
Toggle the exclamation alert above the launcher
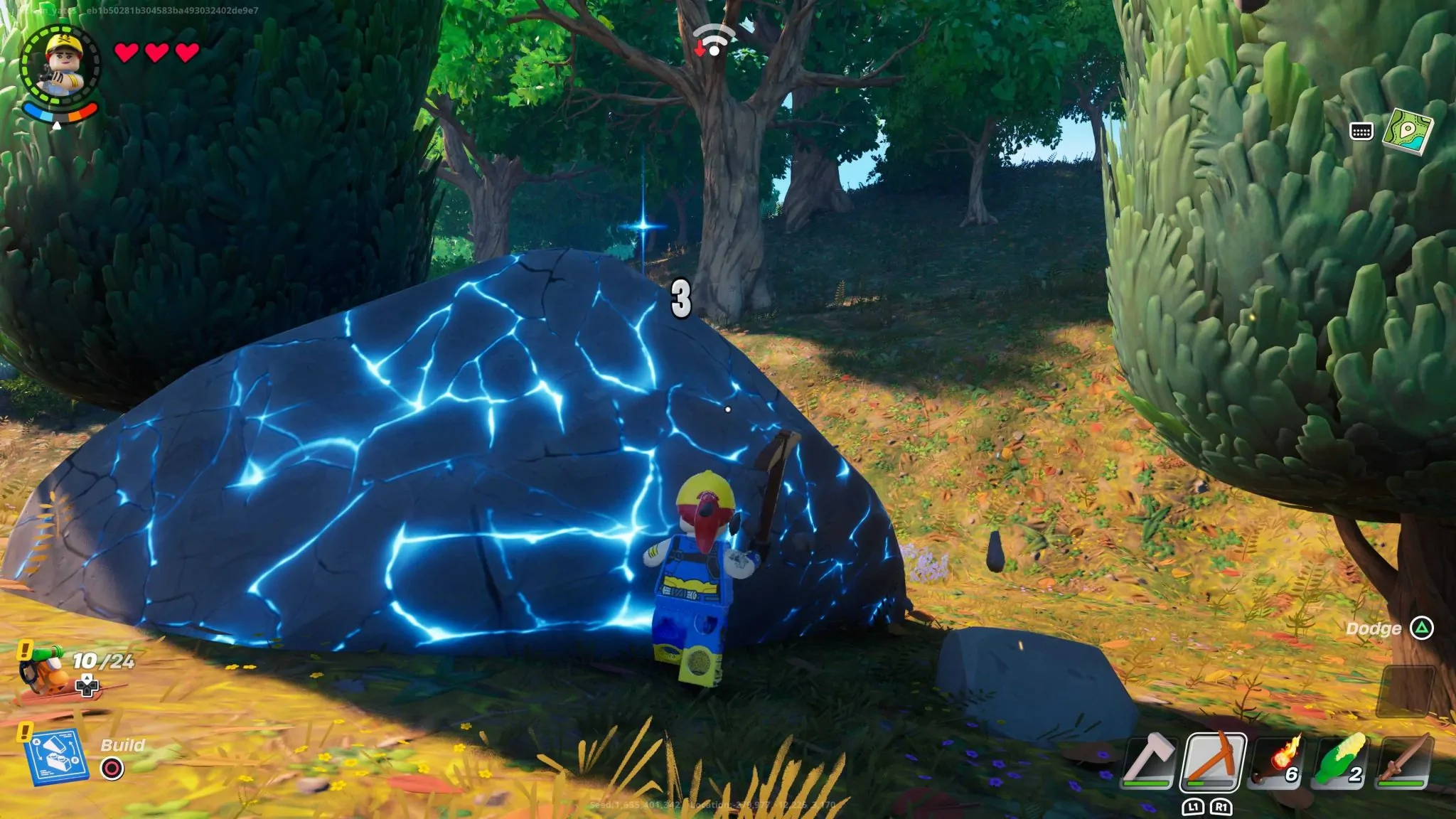tap(25, 651)
